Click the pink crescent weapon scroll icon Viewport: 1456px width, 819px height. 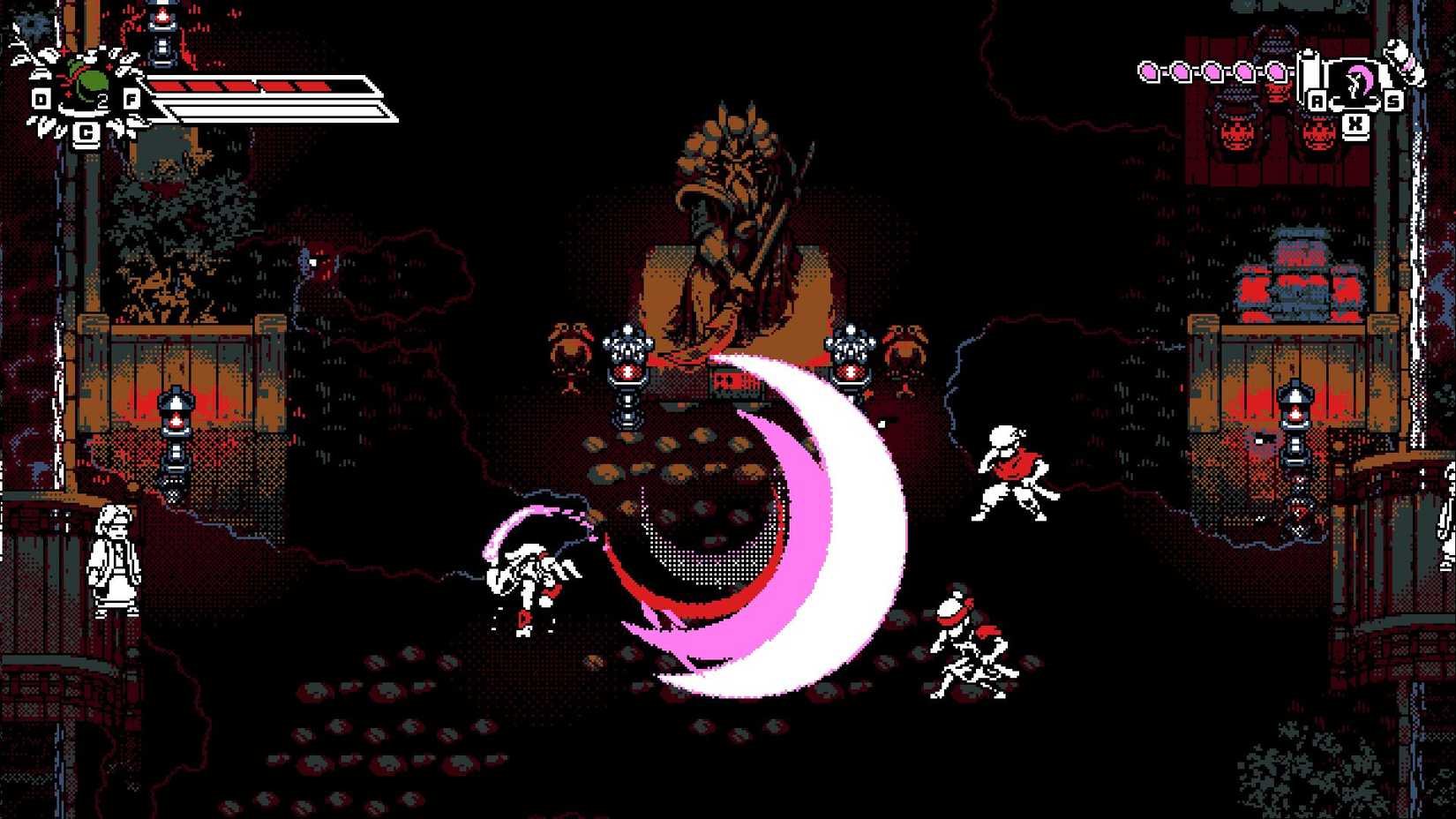coord(1359,79)
